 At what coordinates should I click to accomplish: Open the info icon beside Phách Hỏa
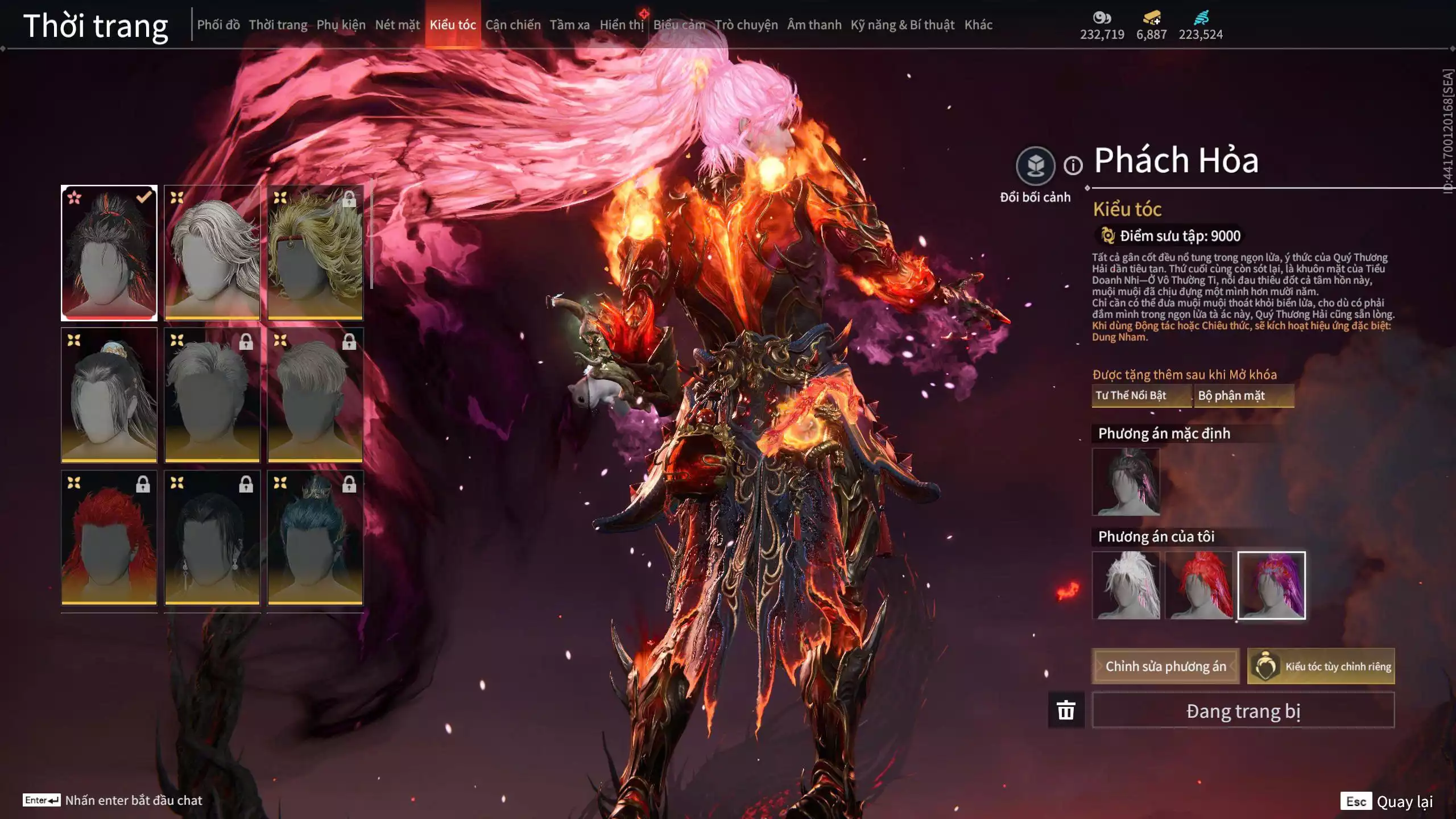[x=1073, y=166]
